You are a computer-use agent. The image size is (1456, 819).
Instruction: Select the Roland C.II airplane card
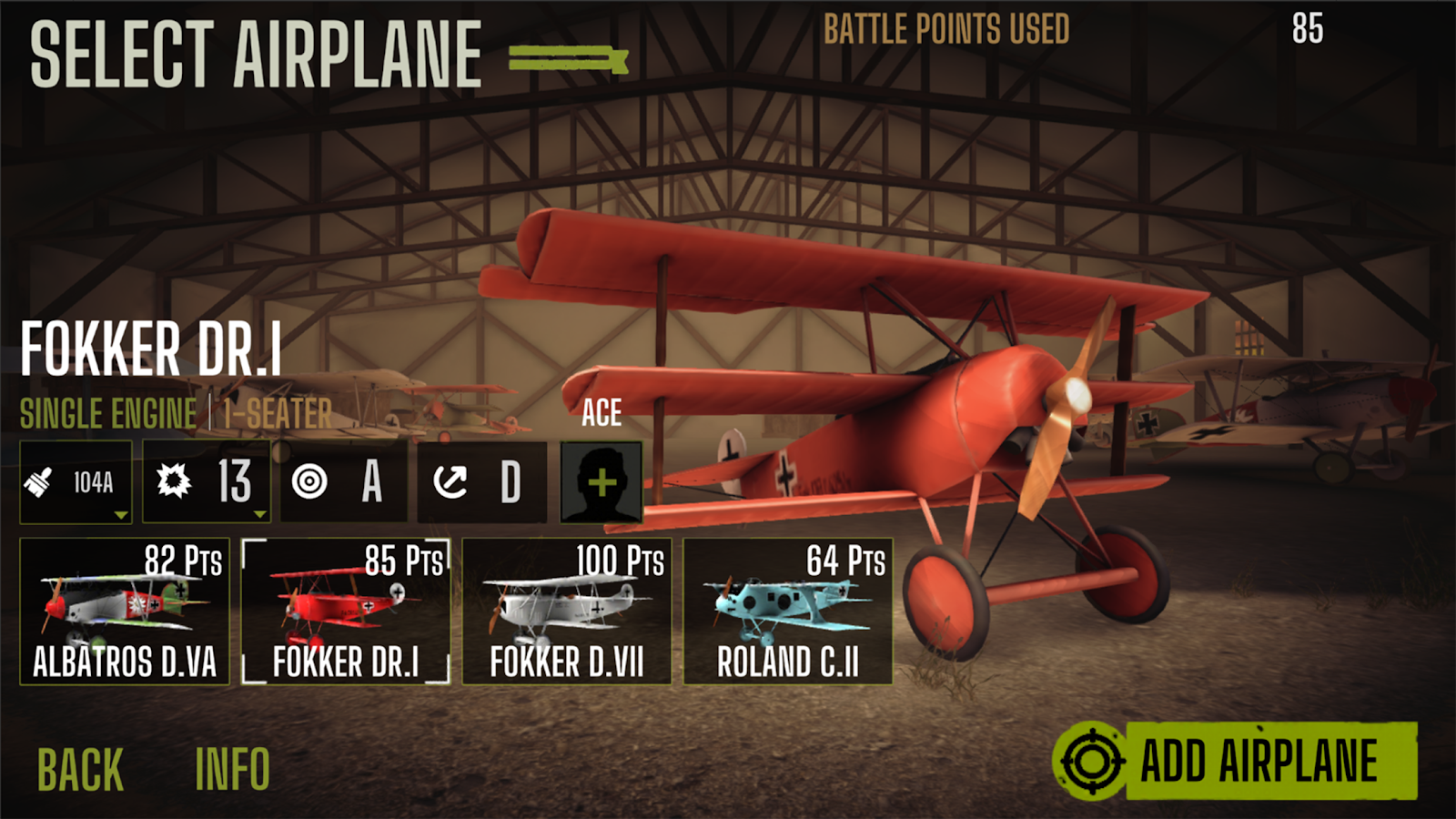(x=788, y=611)
